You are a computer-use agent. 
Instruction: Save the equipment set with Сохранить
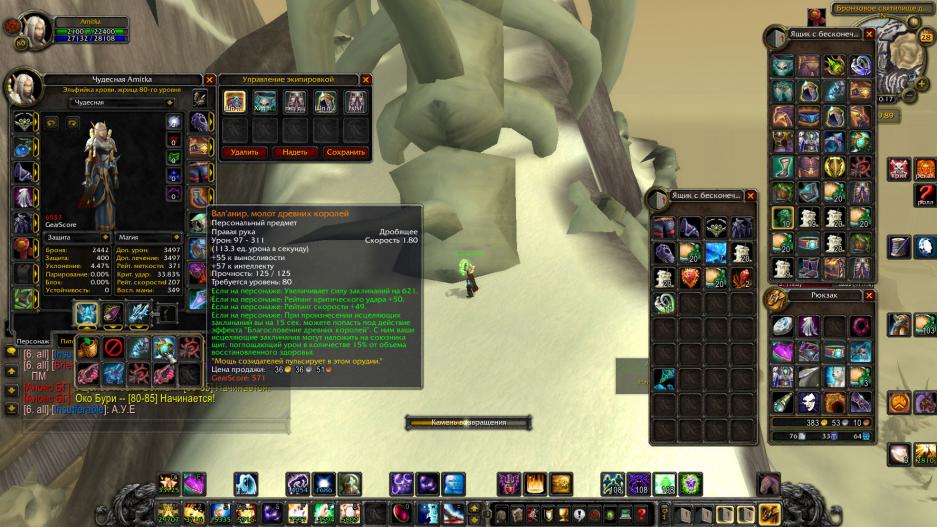345,152
